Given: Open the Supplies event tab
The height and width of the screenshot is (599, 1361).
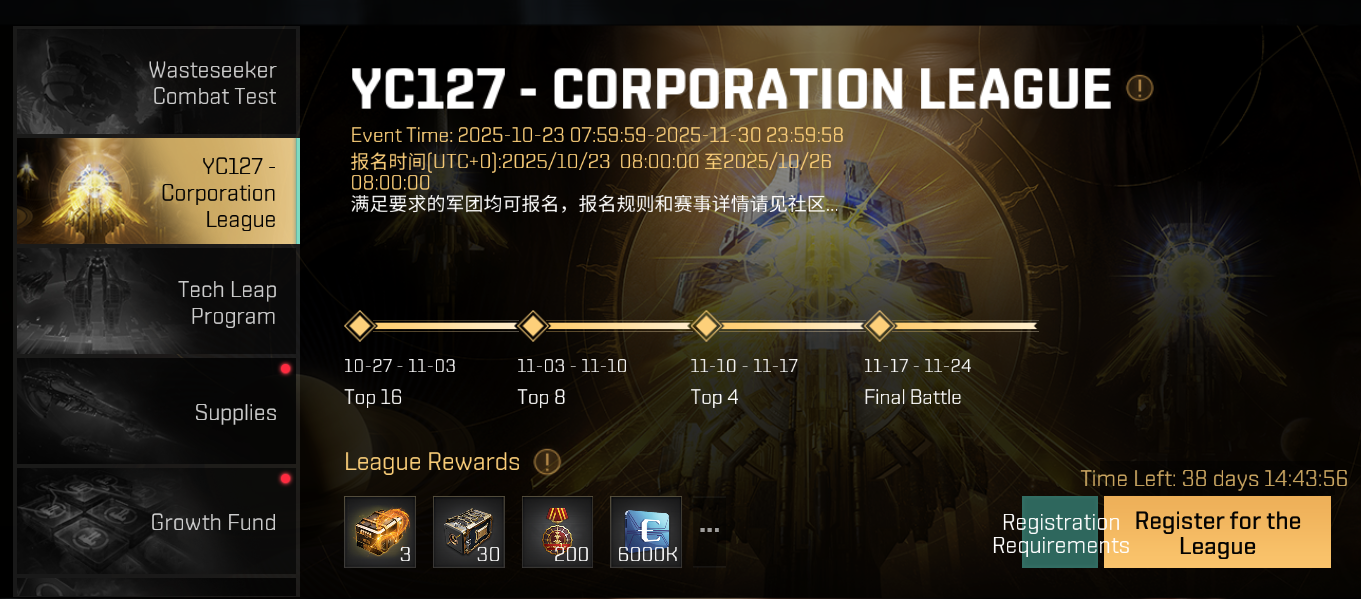Looking at the screenshot, I should [157, 411].
